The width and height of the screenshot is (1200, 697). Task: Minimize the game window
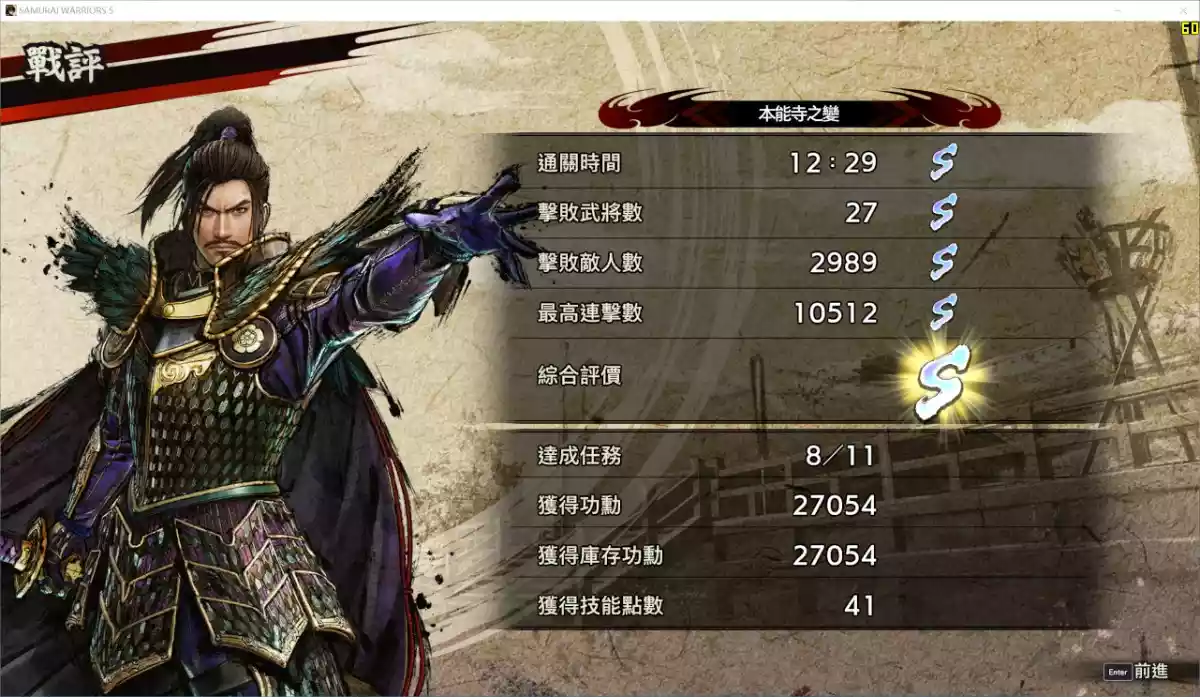click(1115, 9)
